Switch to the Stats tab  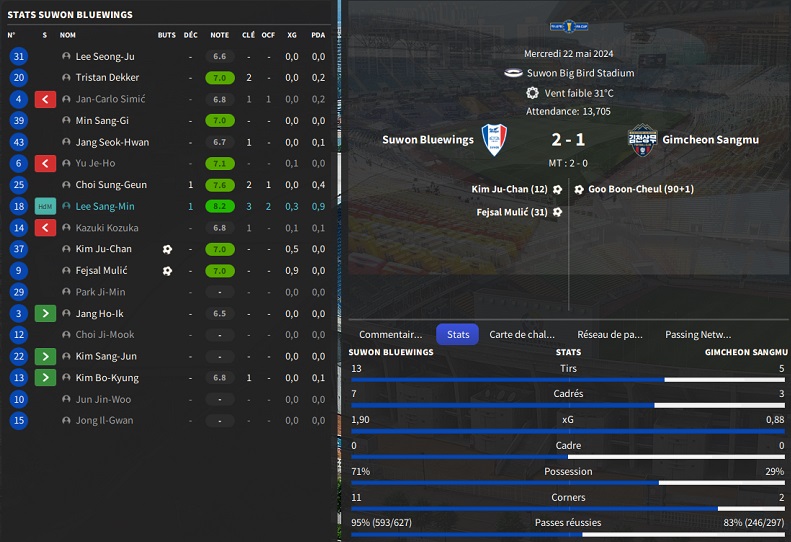point(458,335)
